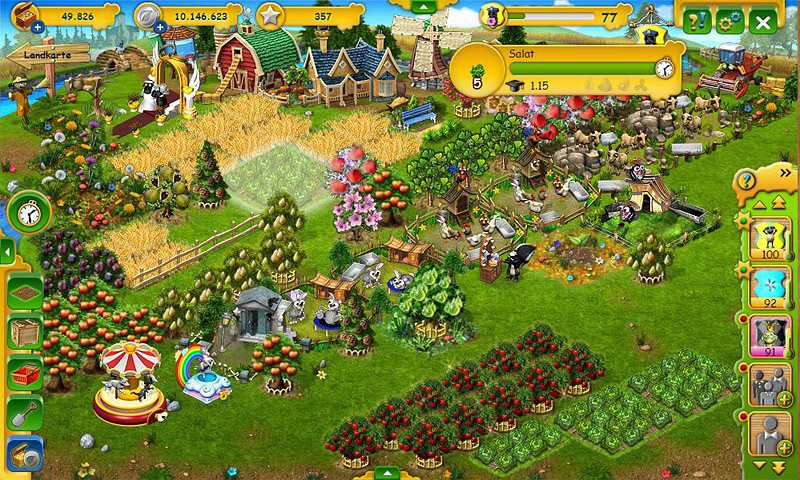Select the friend with level 92

[770, 288]
